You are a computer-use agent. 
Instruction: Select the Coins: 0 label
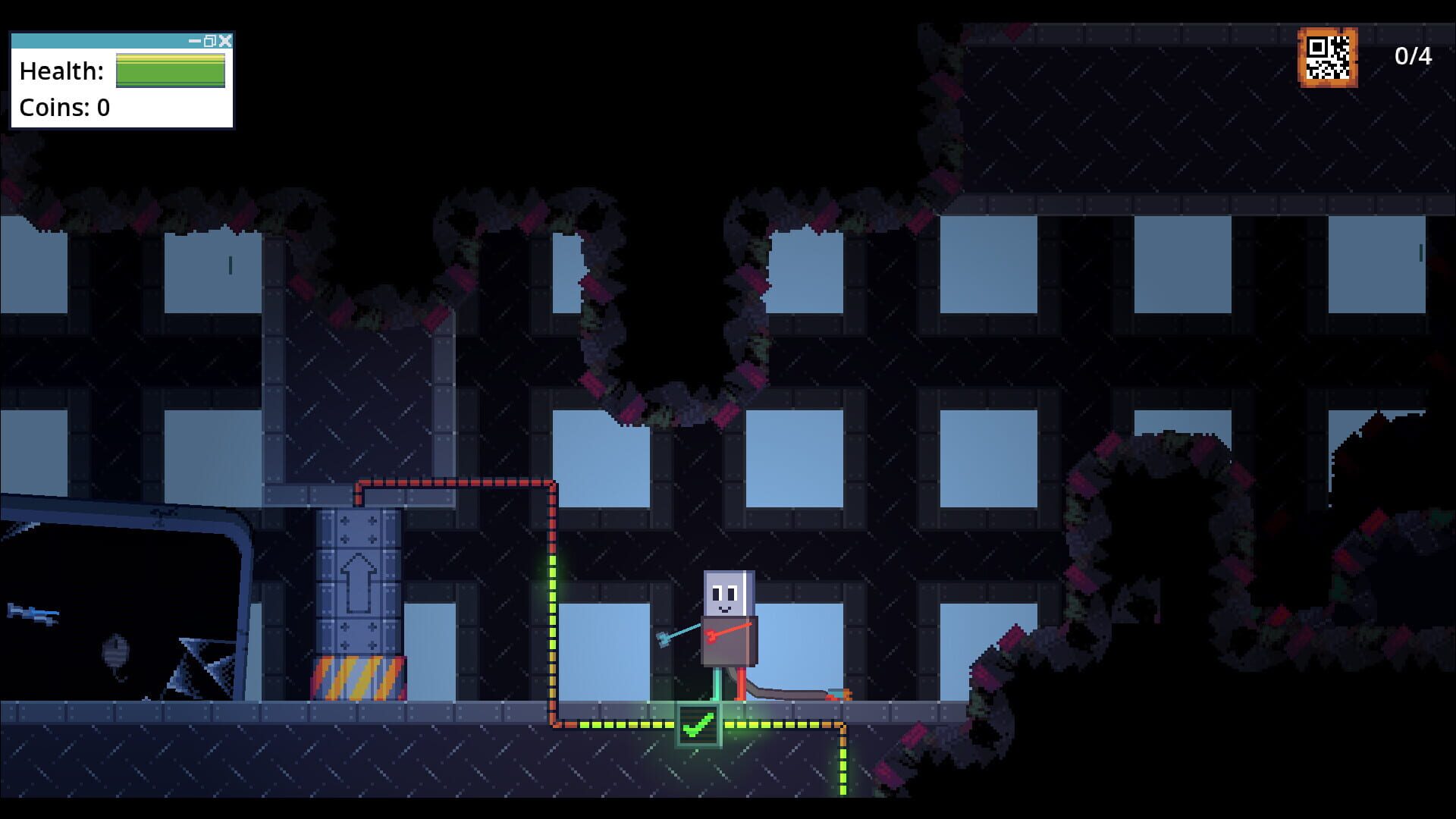tap(64, 108)
